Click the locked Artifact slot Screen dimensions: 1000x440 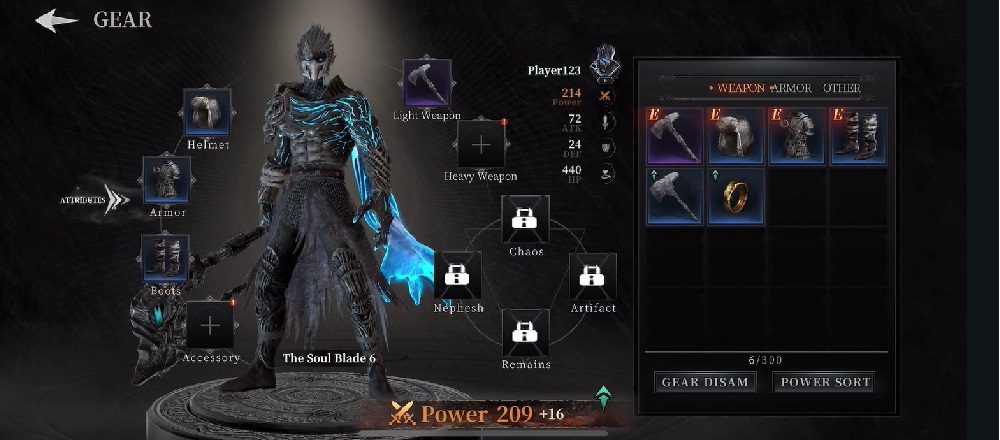[x=593, y=277]
